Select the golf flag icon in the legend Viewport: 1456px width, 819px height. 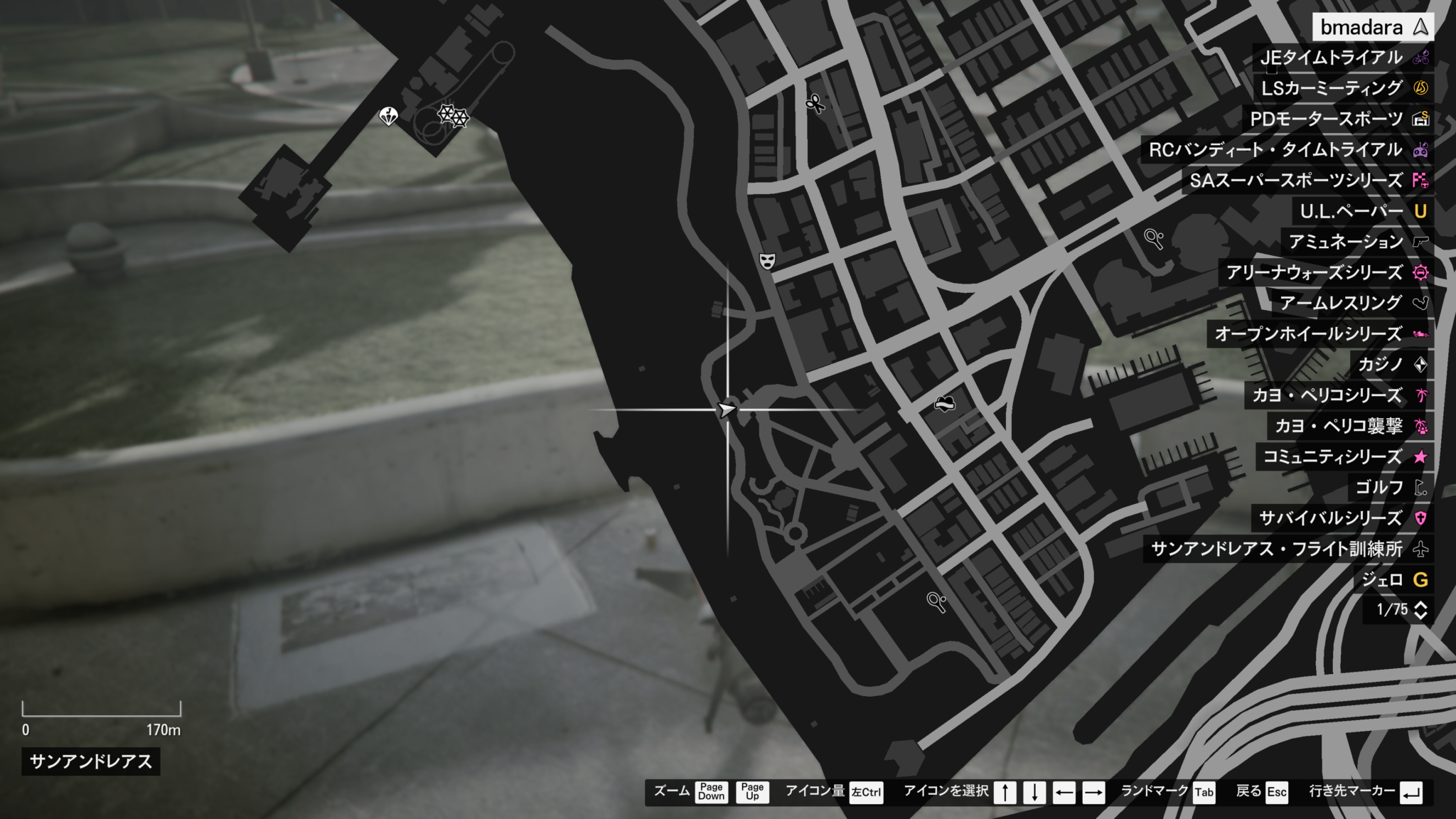click(x=1422, y=488)
